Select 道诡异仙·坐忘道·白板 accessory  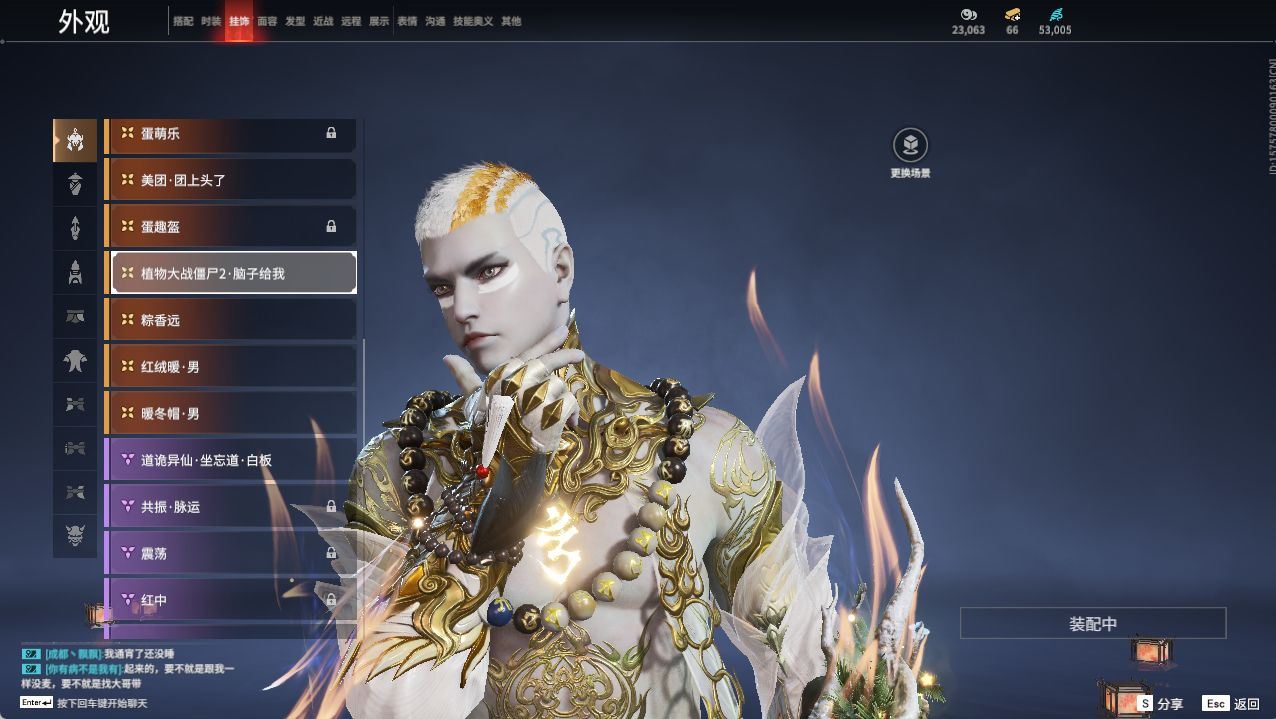pos(232,460)
